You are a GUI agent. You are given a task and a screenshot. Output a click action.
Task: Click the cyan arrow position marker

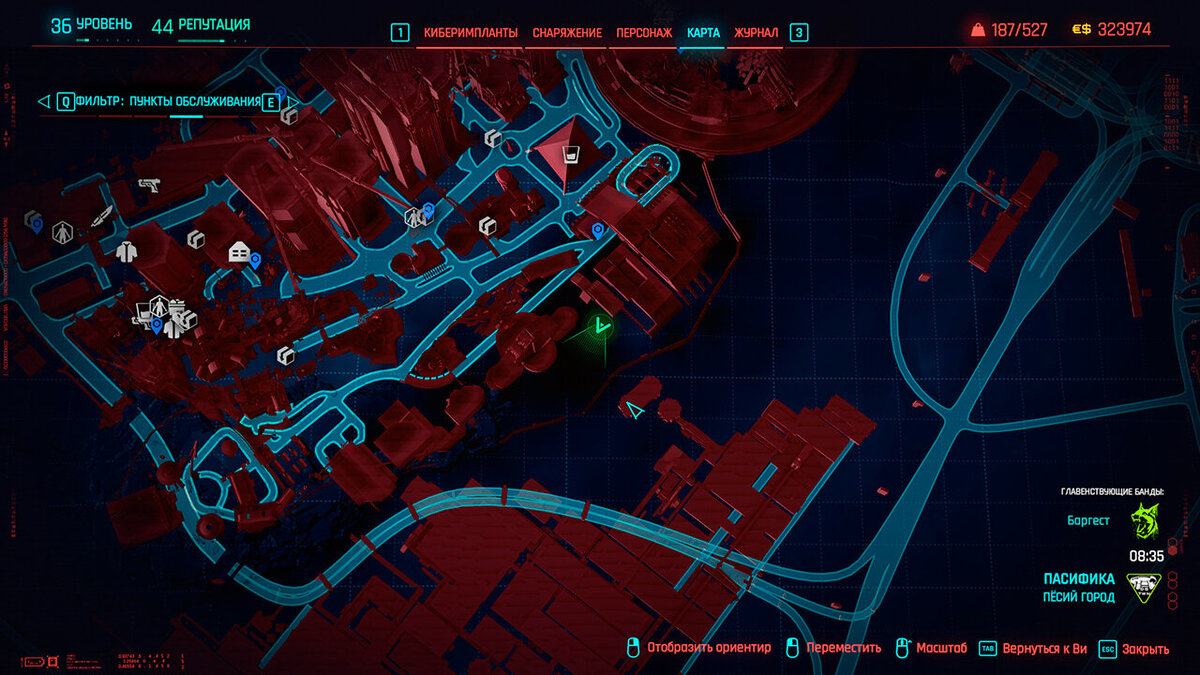tap(634, 409)
